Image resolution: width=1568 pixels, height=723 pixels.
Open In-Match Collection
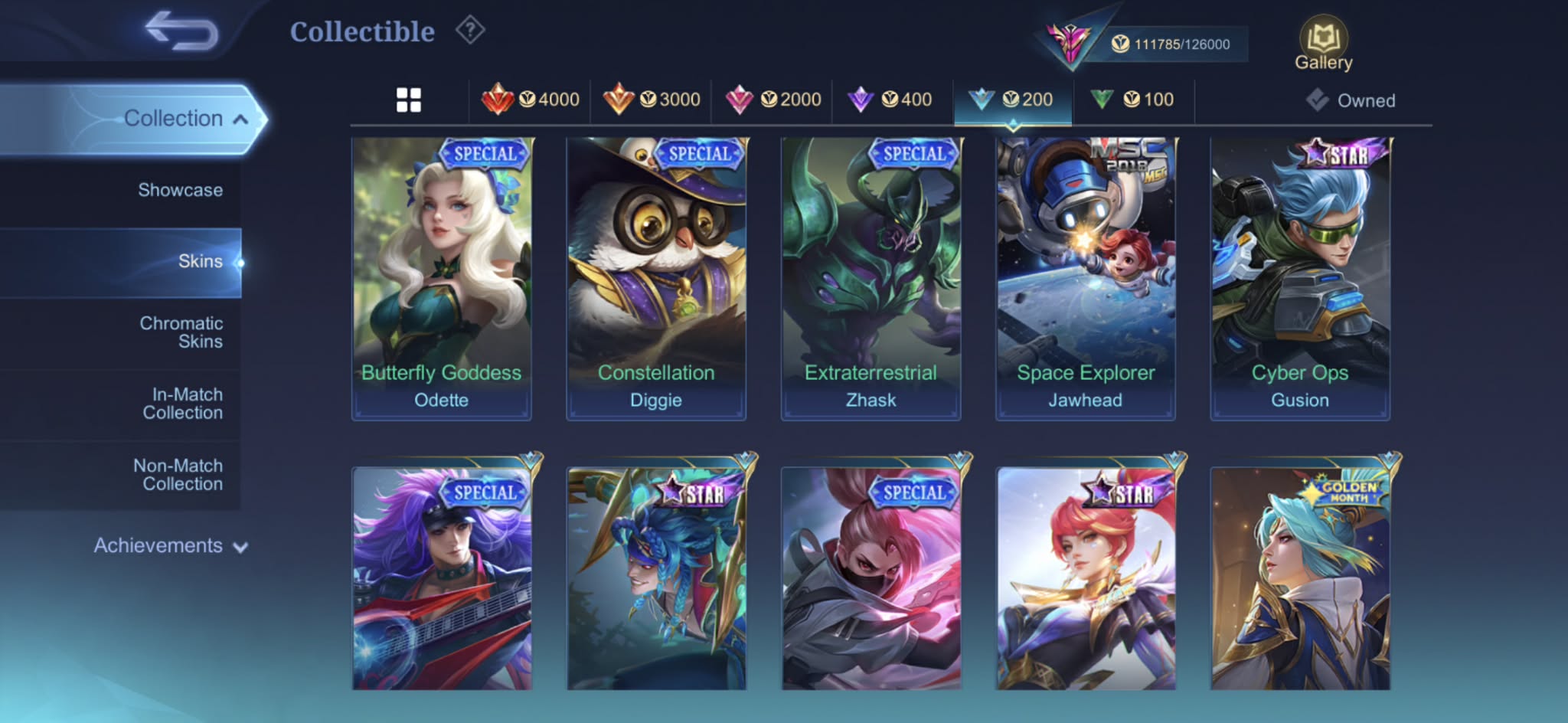tap(182, 404)
